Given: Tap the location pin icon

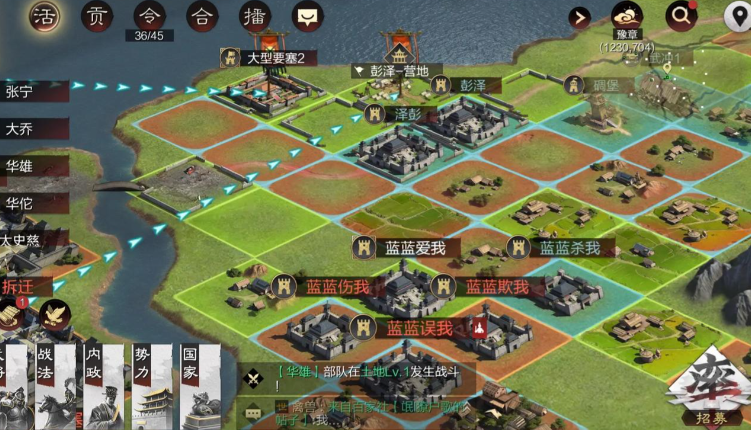Looking at the screenshot, I should tap(737, 17).
